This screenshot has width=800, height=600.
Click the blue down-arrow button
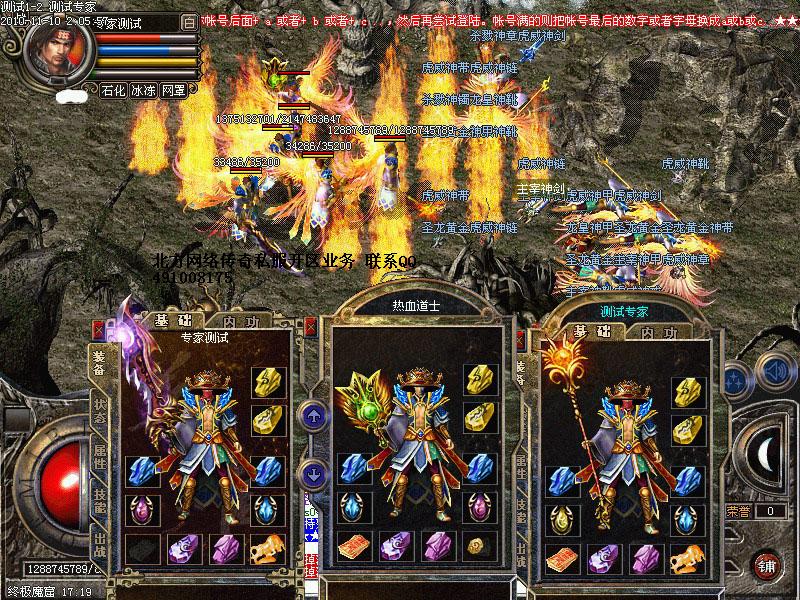pyautogui.click(x=312, y=472)
